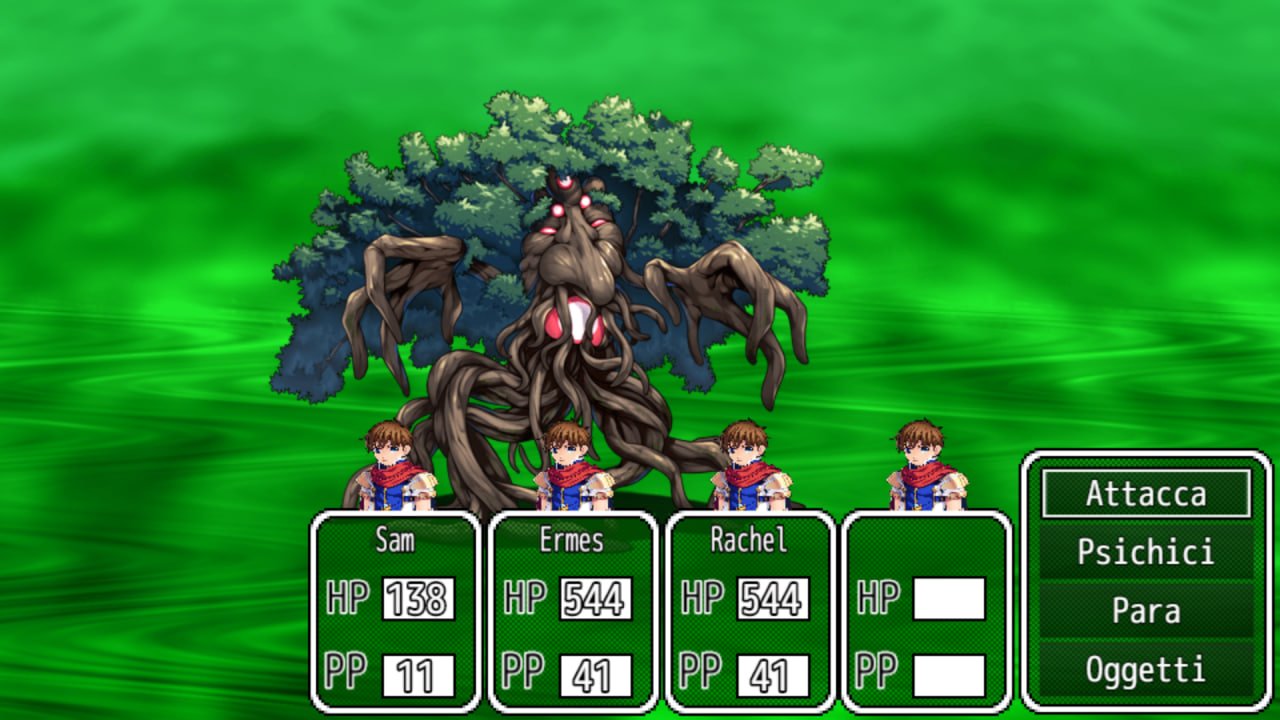Select Rachel's status panel

750,611
